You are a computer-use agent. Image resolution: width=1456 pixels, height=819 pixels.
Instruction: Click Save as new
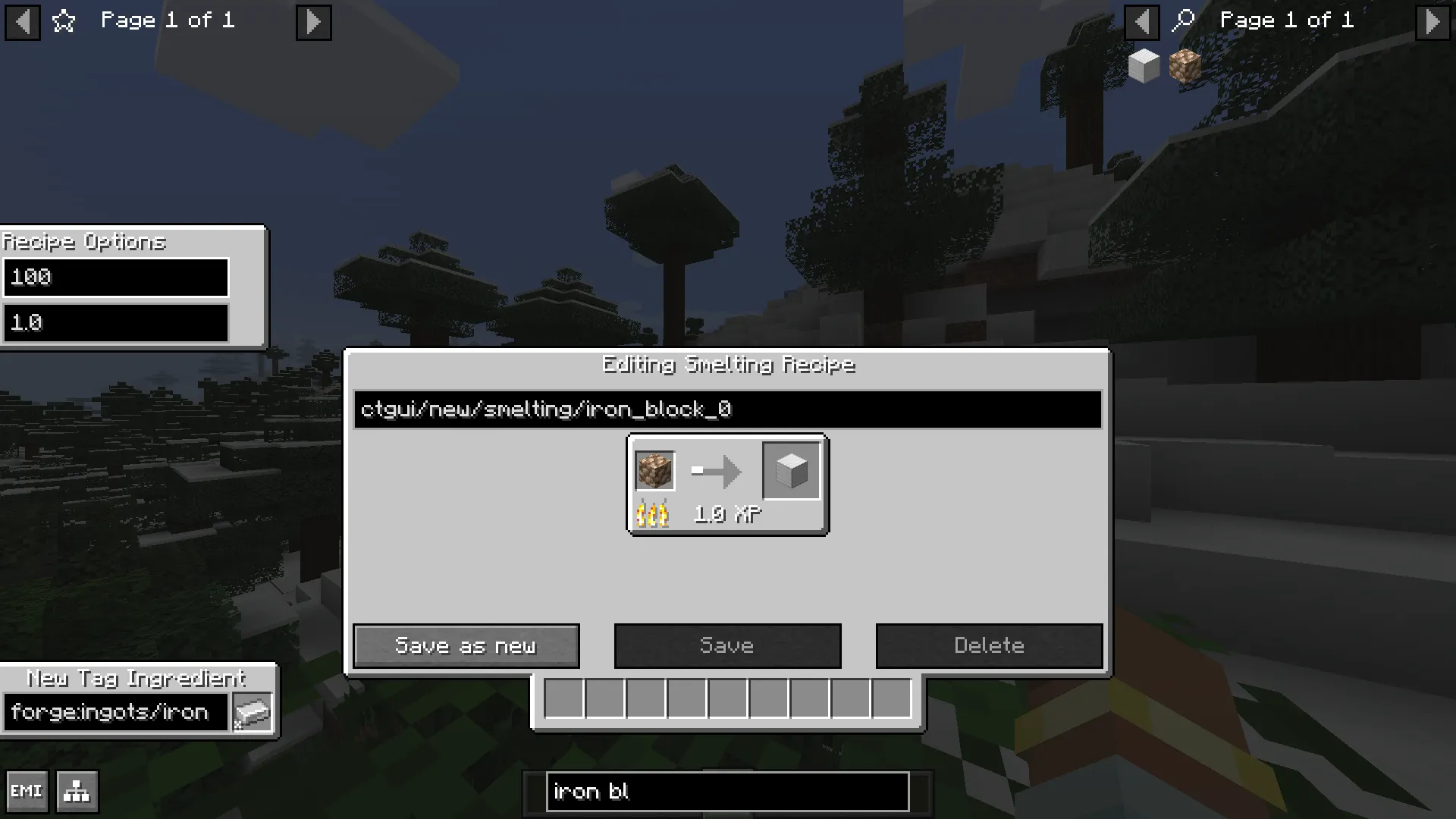pos(466,645)
